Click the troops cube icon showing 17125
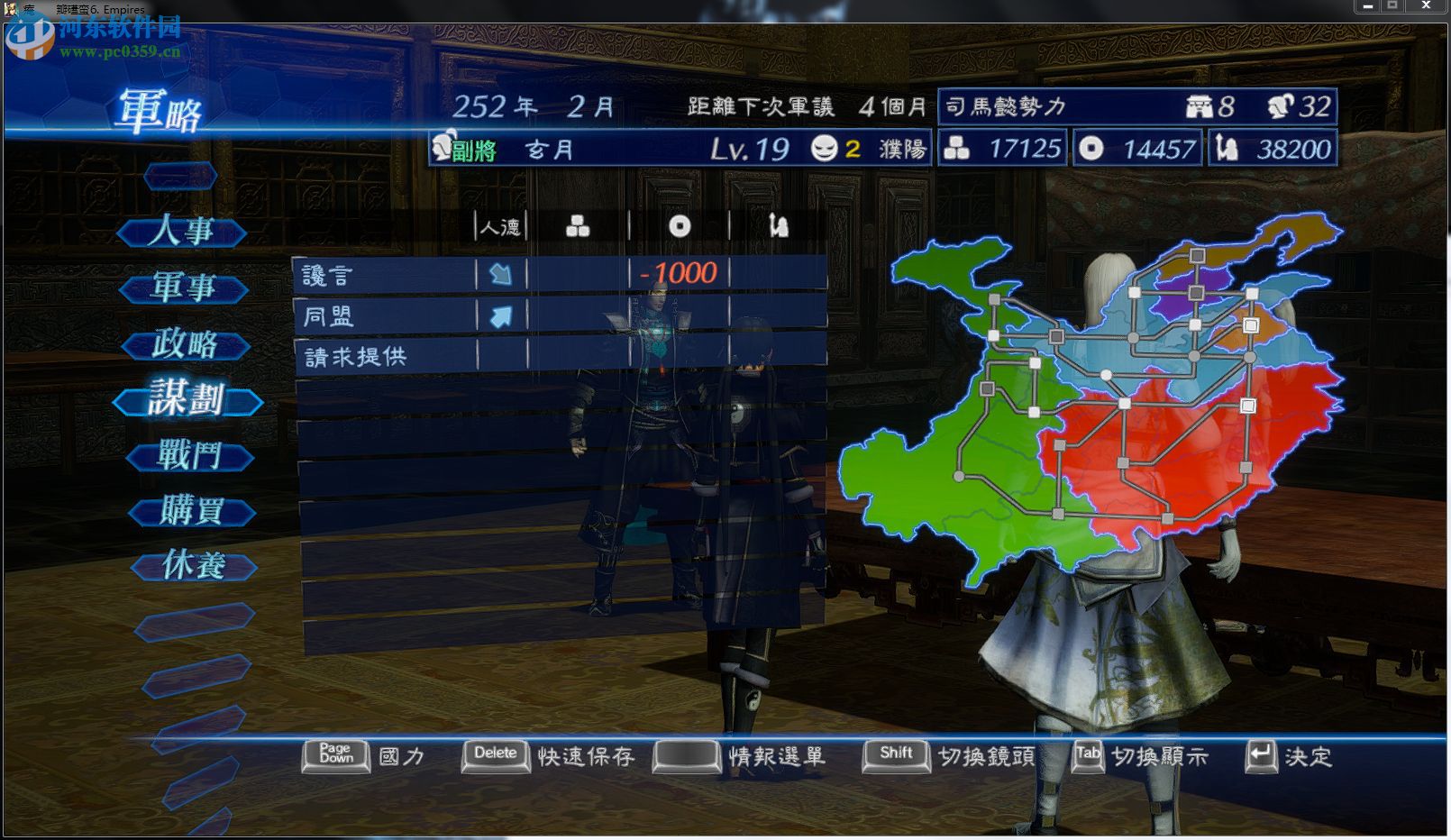The image size is (1451, 840). [x=956, y=150]
